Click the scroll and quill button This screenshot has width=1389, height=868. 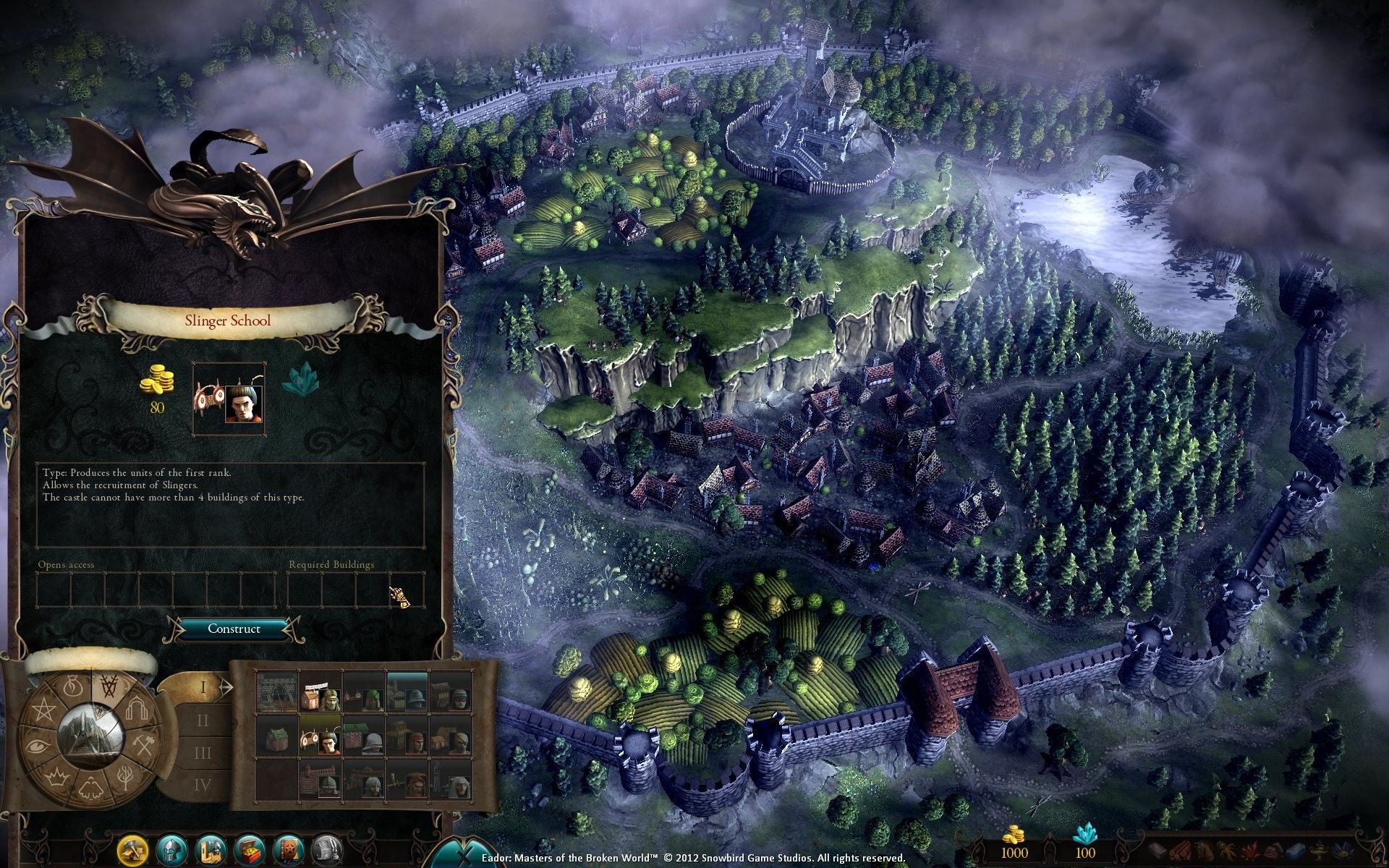coord(326,848)
